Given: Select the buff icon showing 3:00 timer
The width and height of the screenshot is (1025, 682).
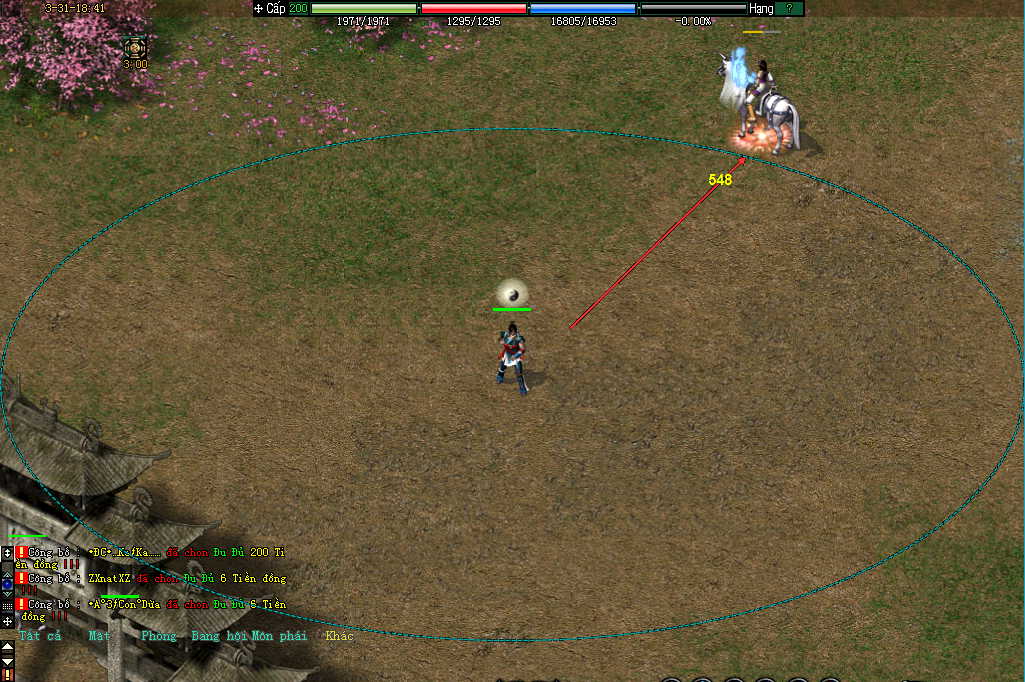Looking at the screenshot, I should pyautogui.click(x=135, y=47).
